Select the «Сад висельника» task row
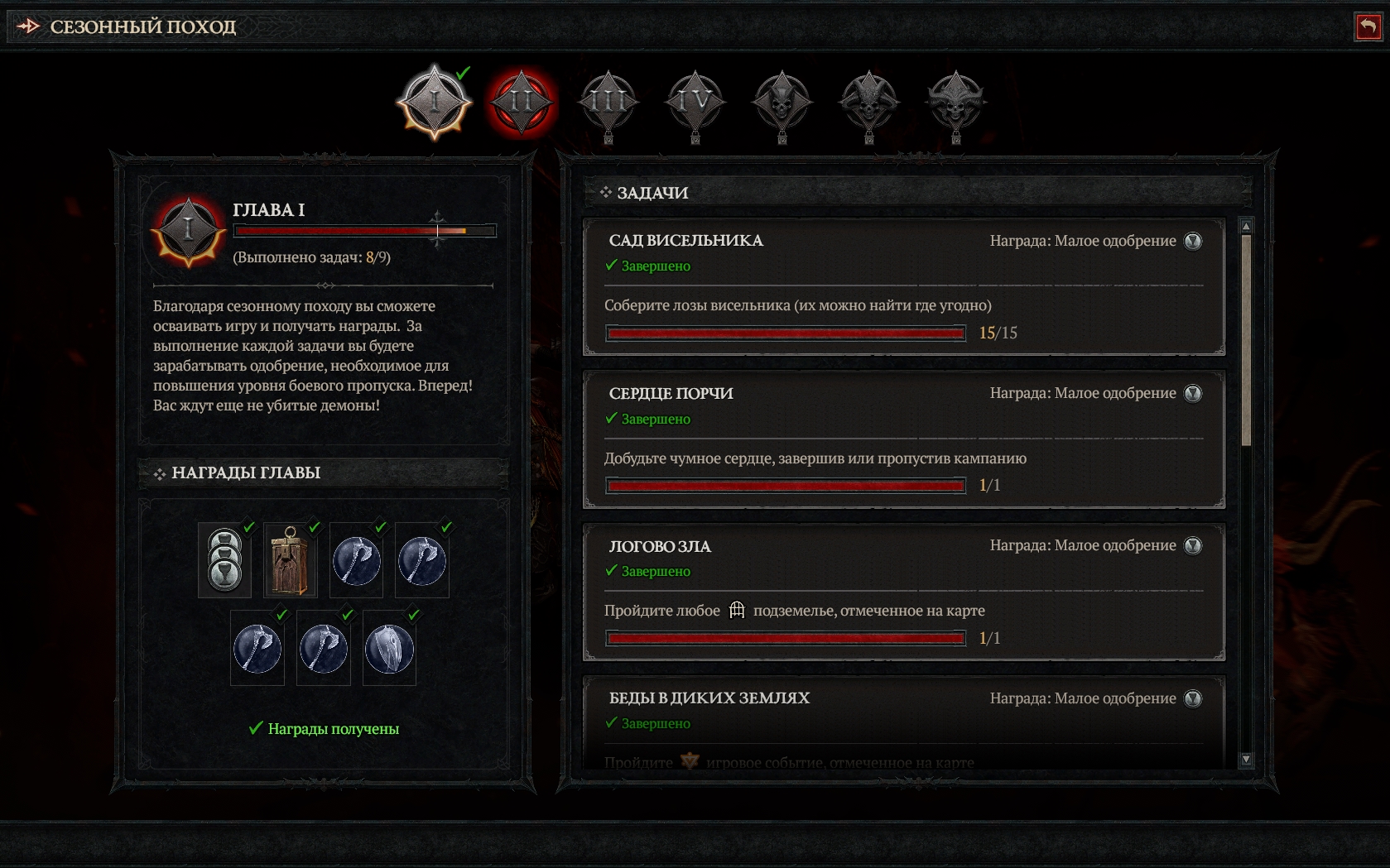1390x868 pixels. tap(903, 286)
